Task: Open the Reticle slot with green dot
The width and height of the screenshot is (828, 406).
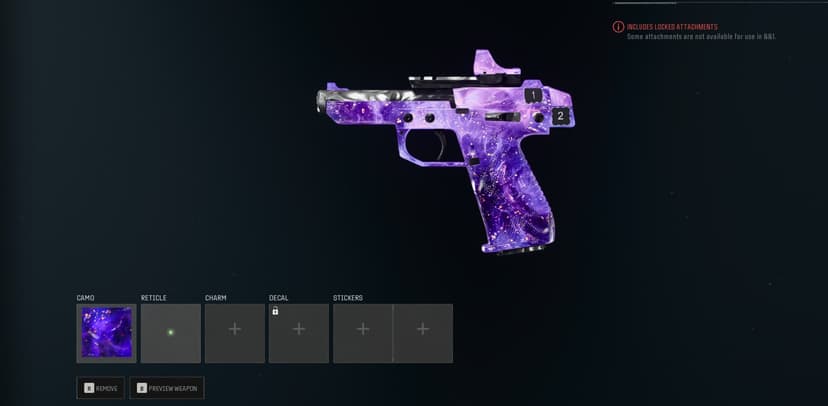Action: coord(170,333)
